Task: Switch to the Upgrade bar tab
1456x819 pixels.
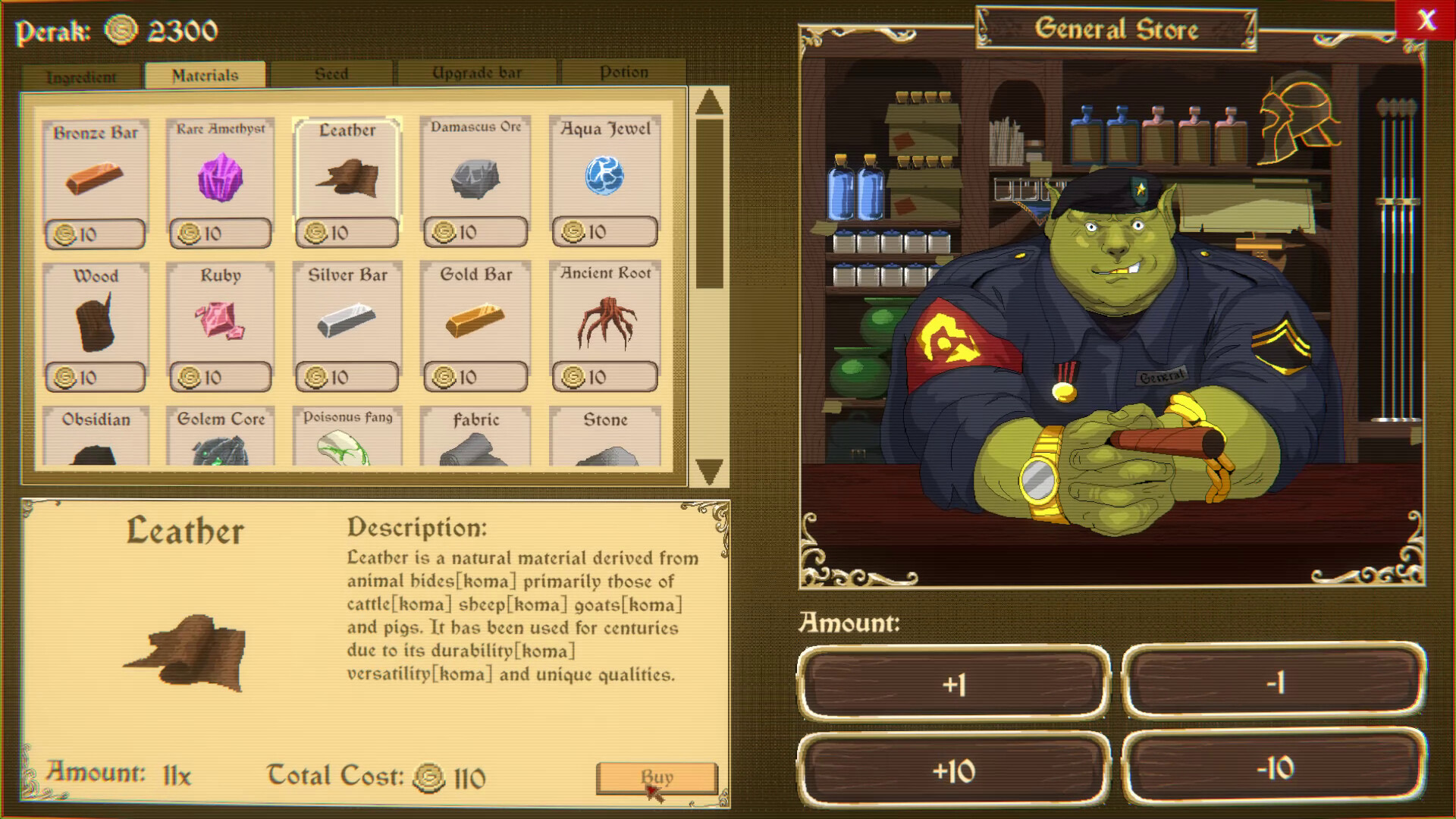Action: 476,72
